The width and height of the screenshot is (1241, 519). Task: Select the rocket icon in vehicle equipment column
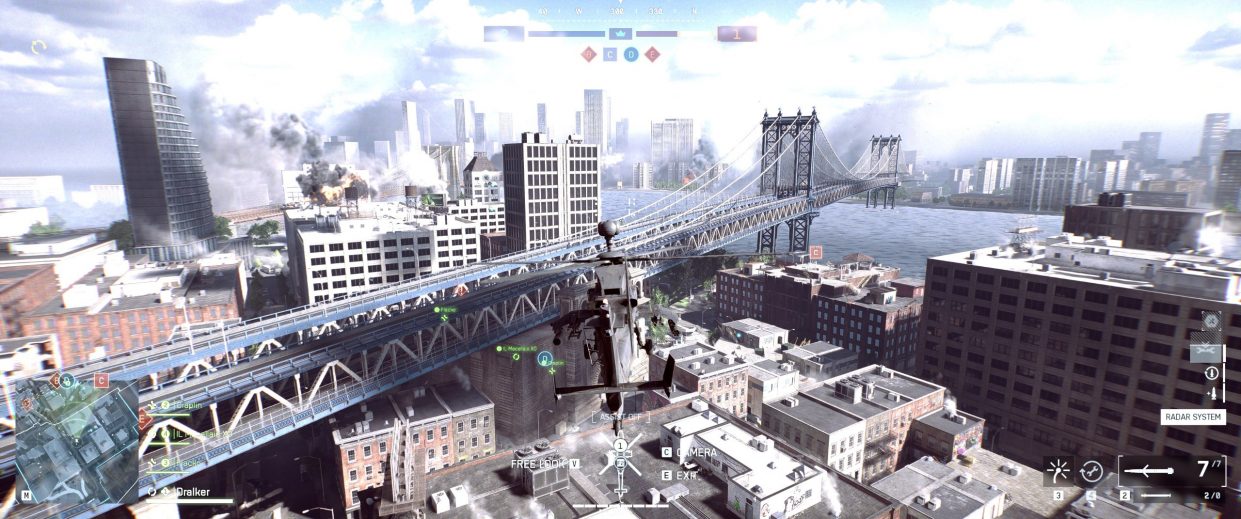tap(1211, 393)
